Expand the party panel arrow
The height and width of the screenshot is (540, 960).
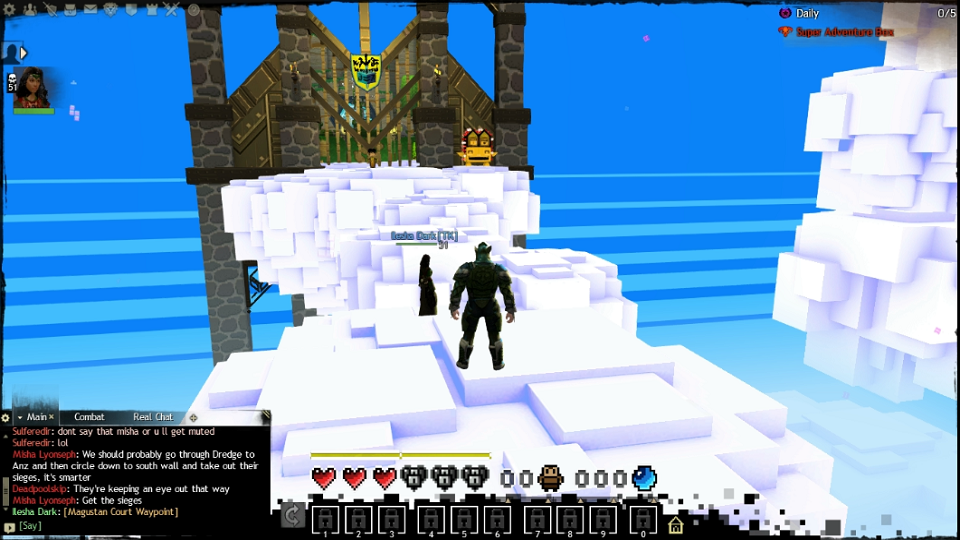tap(23, 52)
